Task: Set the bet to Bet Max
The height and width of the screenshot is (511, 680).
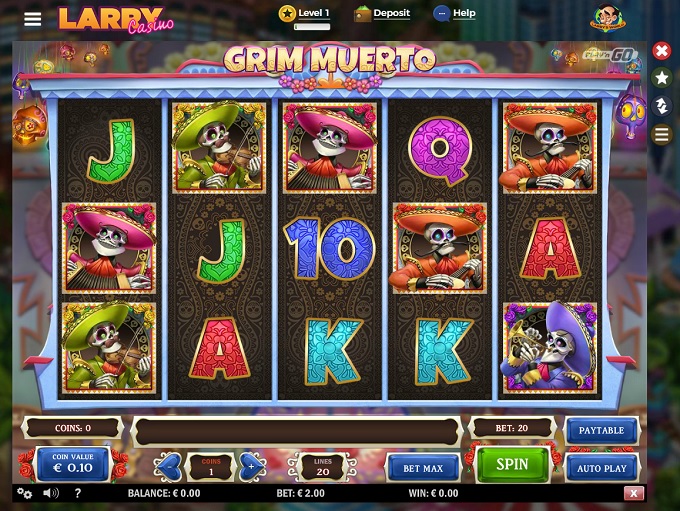Action: [423, 467]
